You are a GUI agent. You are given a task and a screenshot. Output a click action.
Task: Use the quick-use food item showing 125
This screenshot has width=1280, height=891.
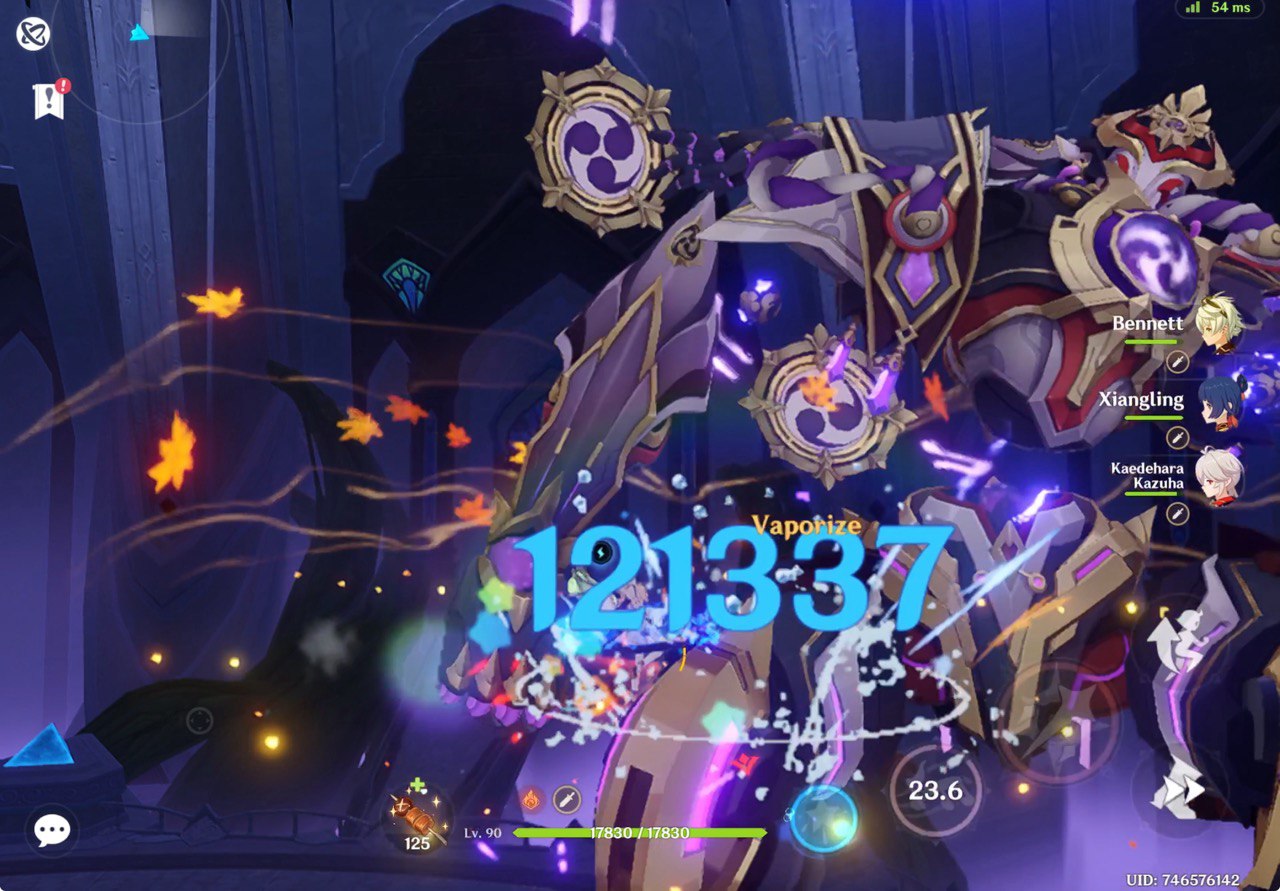tap(413, 822)
